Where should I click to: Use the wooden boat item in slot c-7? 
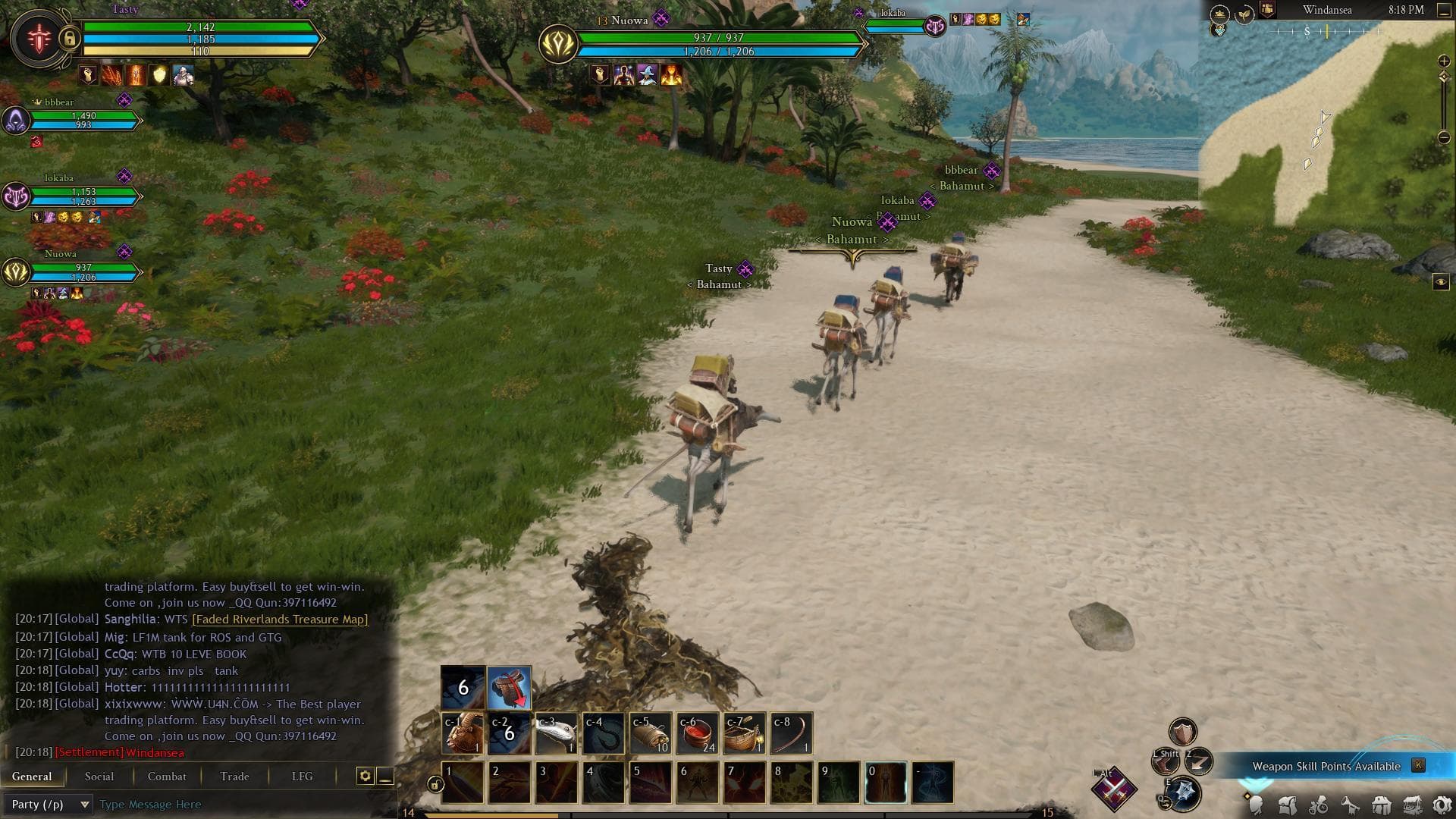(745, 733)
